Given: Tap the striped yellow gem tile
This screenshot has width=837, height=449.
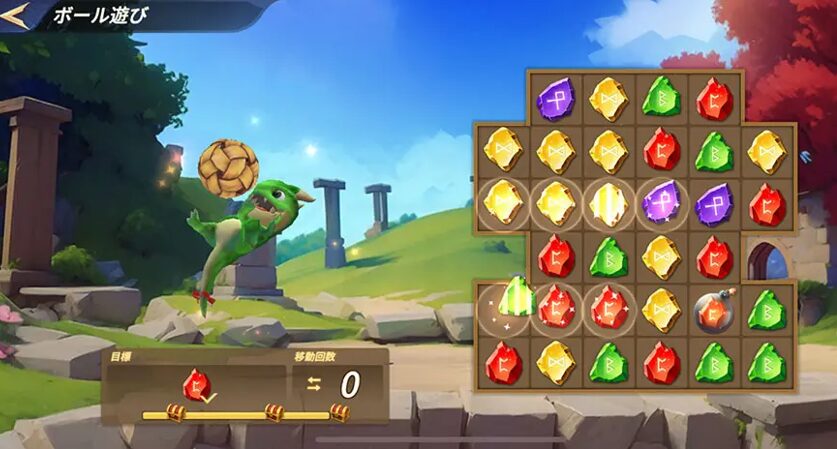Looking at the screenshot, I should 607,203.
